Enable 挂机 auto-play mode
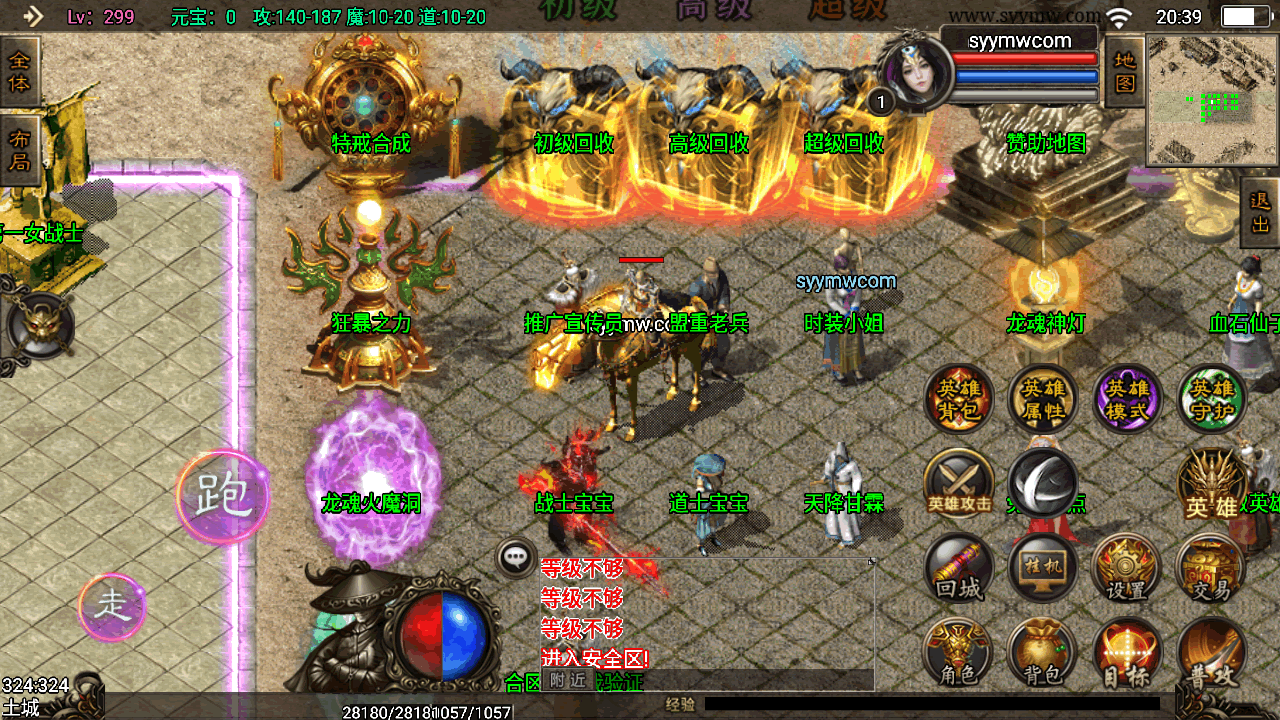The width and height of the screenshot is (1280, 720). 1043,568
